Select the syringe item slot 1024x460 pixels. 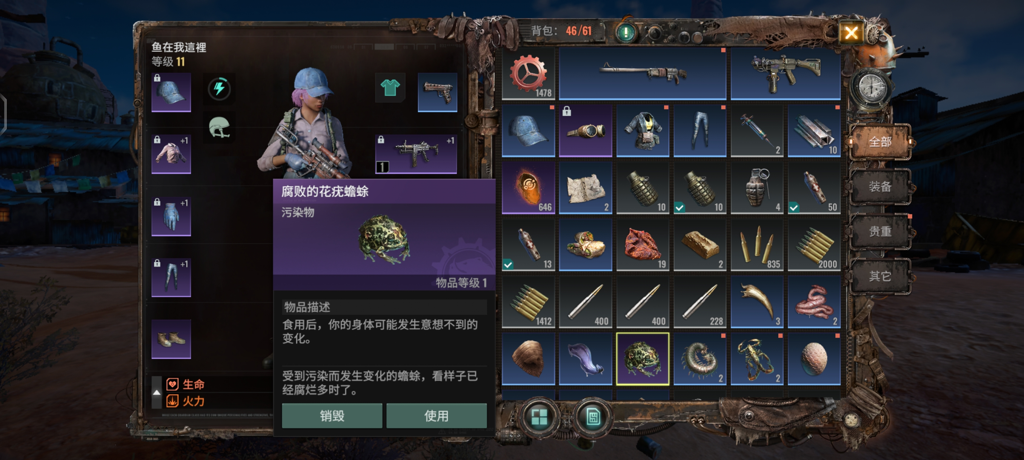tap(756, 131)
